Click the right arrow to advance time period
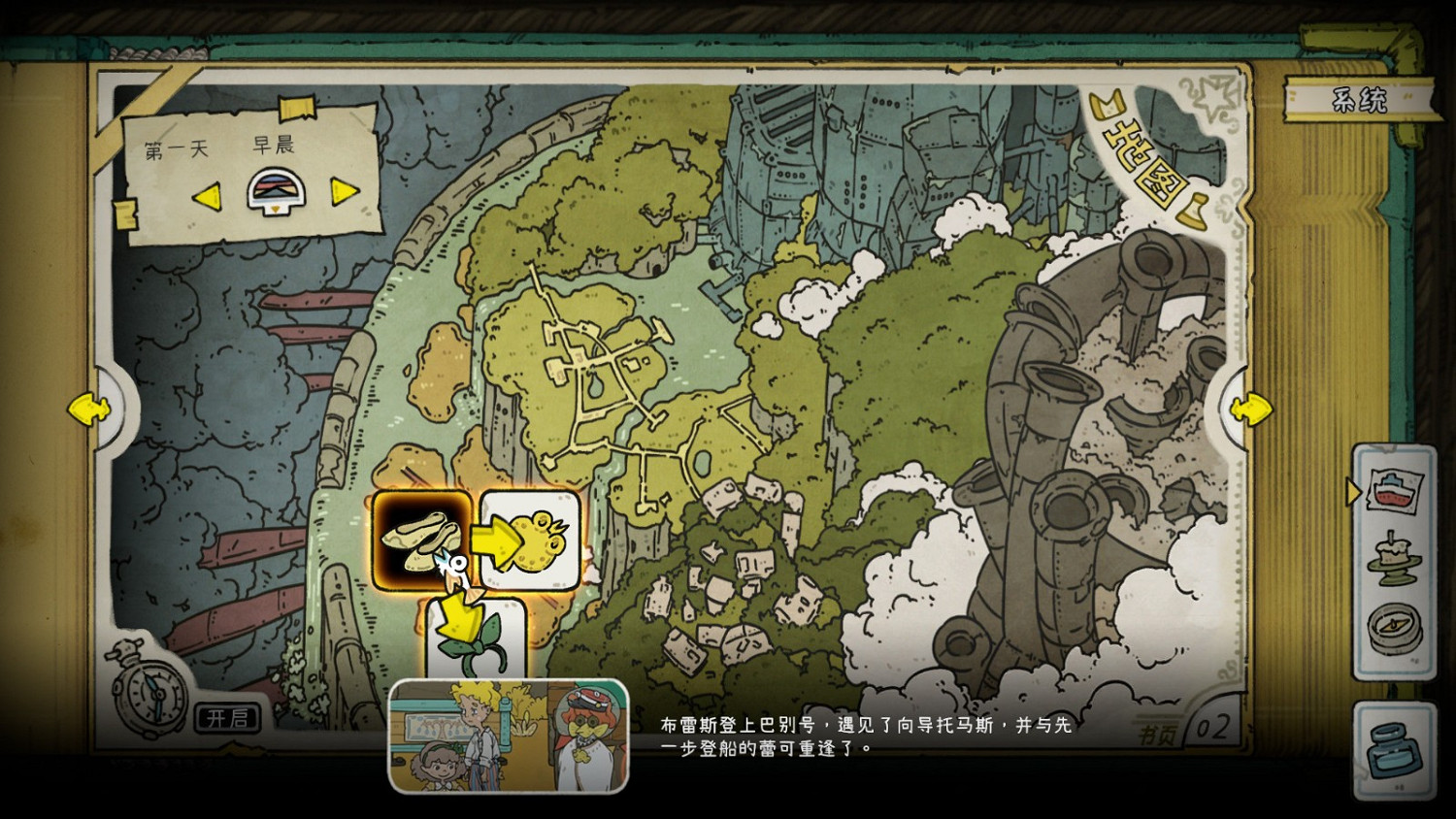 [346, 193]
